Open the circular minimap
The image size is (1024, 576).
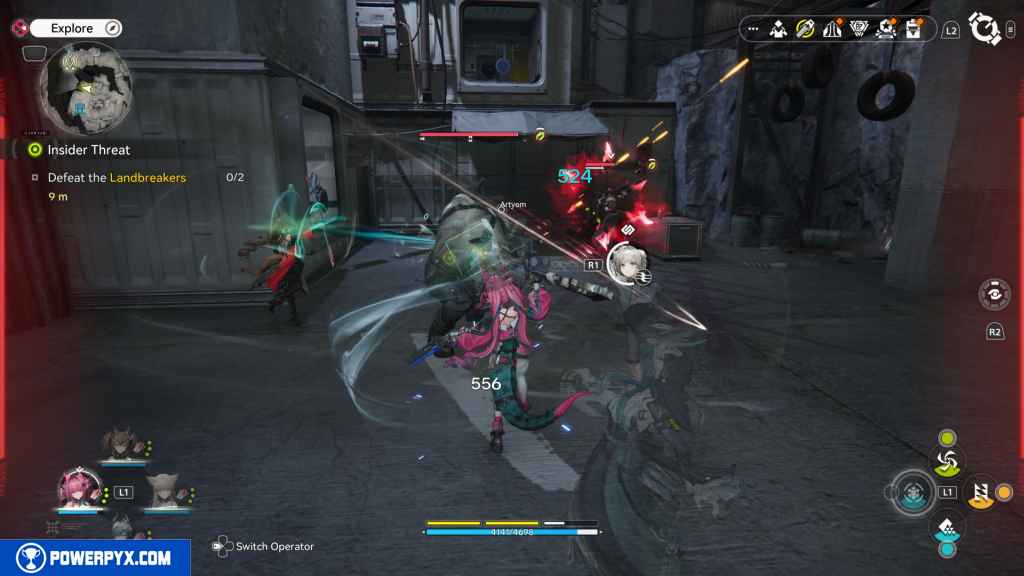pyautogui.click(x=85, y=87)
